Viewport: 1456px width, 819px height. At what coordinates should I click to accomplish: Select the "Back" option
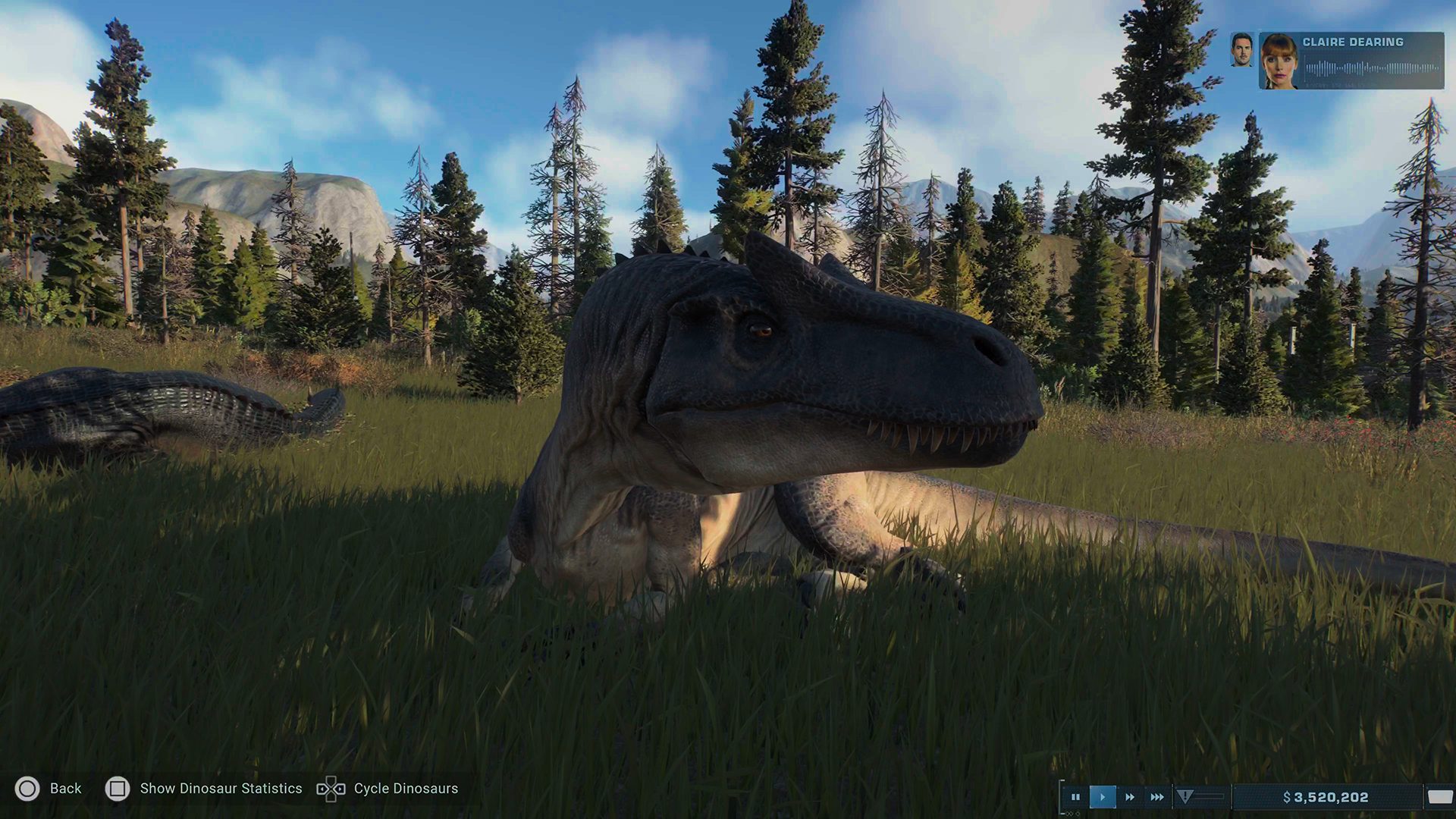click(x=67, y=789)
